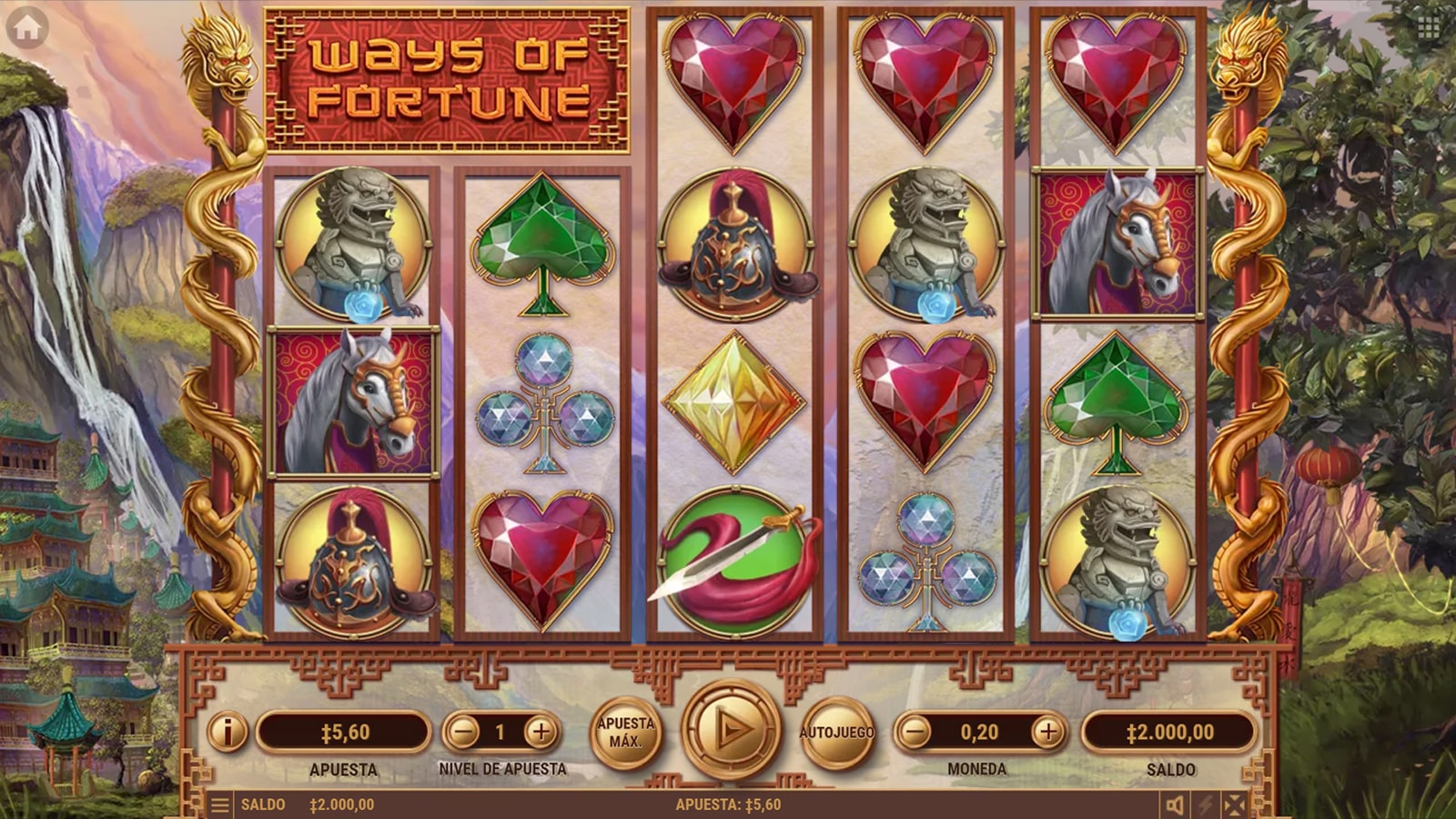
Task: Increase the Nivel de Apuesta
Action: (x=541, y=732)
